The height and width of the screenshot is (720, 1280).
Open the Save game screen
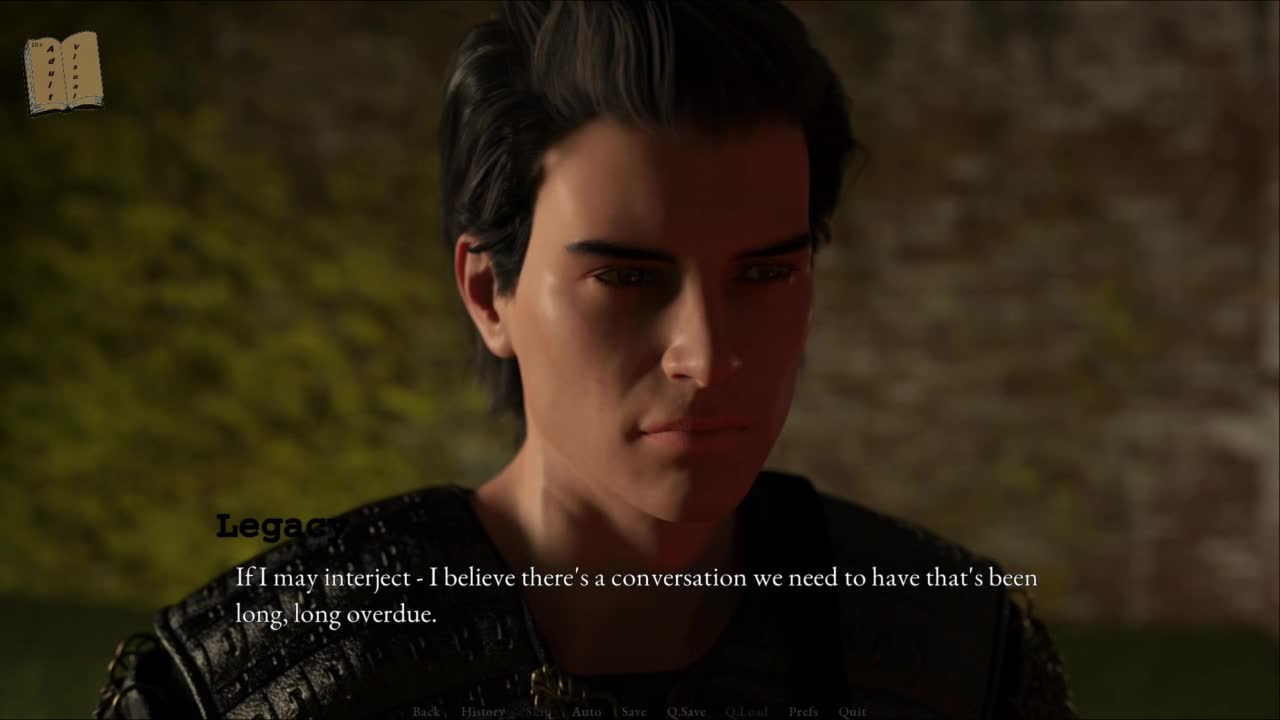[x=634, y=712]
